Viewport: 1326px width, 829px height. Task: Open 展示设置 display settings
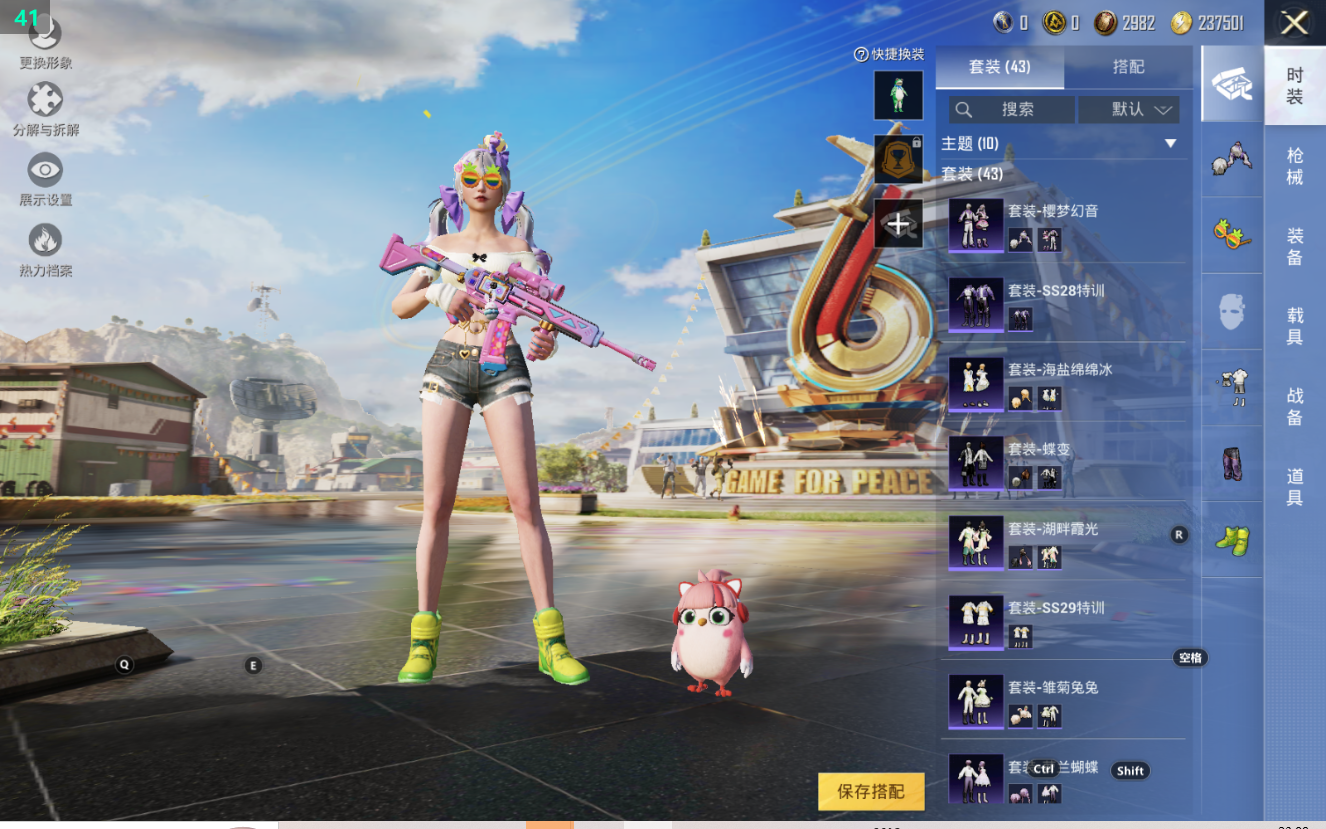45,178
